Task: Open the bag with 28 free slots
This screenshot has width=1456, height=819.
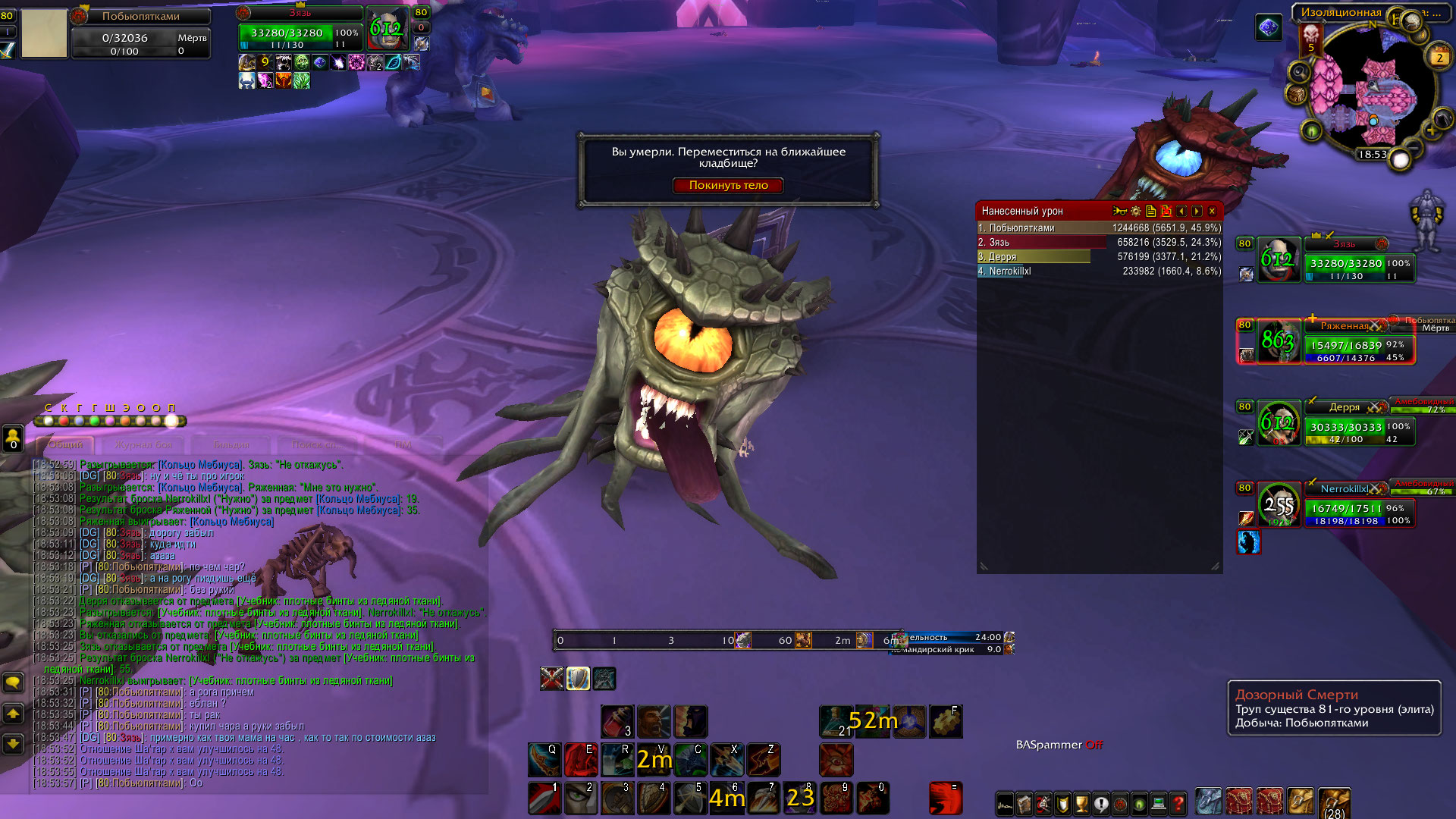Action: coord(1334,802)
